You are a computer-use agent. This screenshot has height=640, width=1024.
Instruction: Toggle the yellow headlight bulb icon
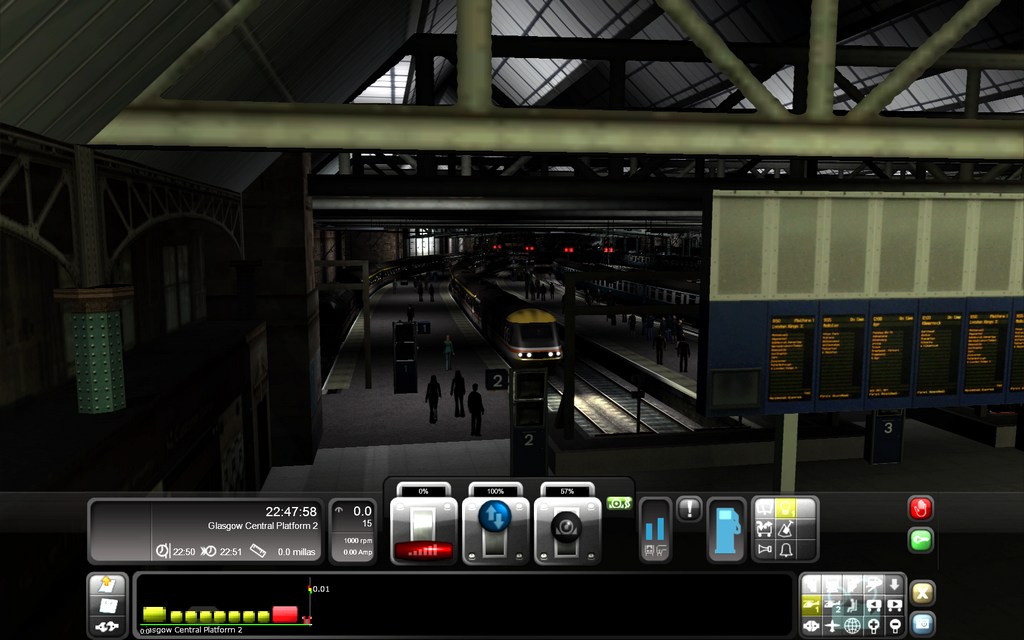pos(785,509)
